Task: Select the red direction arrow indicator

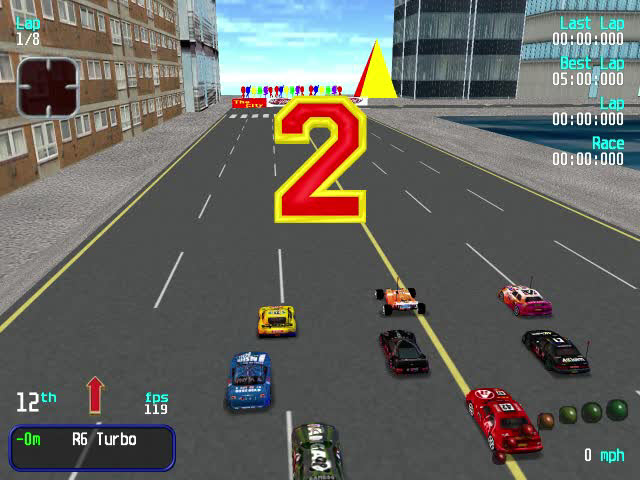Action: click(95, 395)
